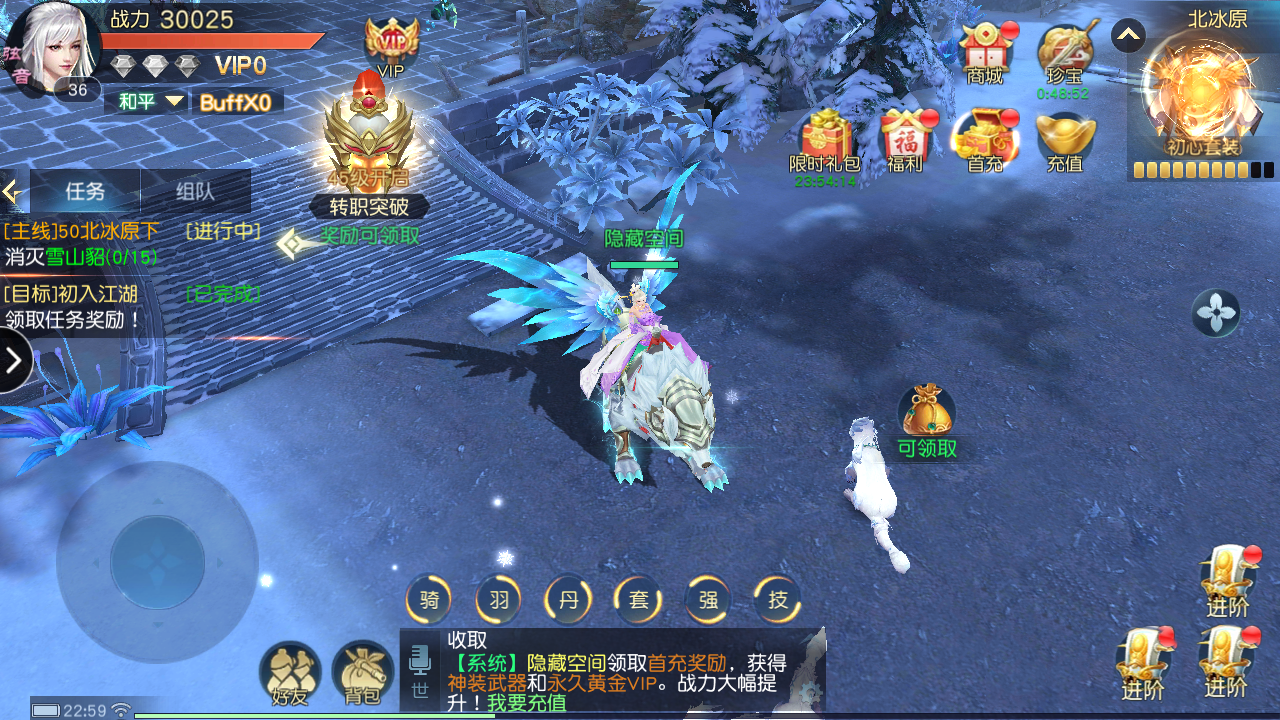
Task: Open the 和平 combat mode dropdown
Action: (x=151, y=101)
